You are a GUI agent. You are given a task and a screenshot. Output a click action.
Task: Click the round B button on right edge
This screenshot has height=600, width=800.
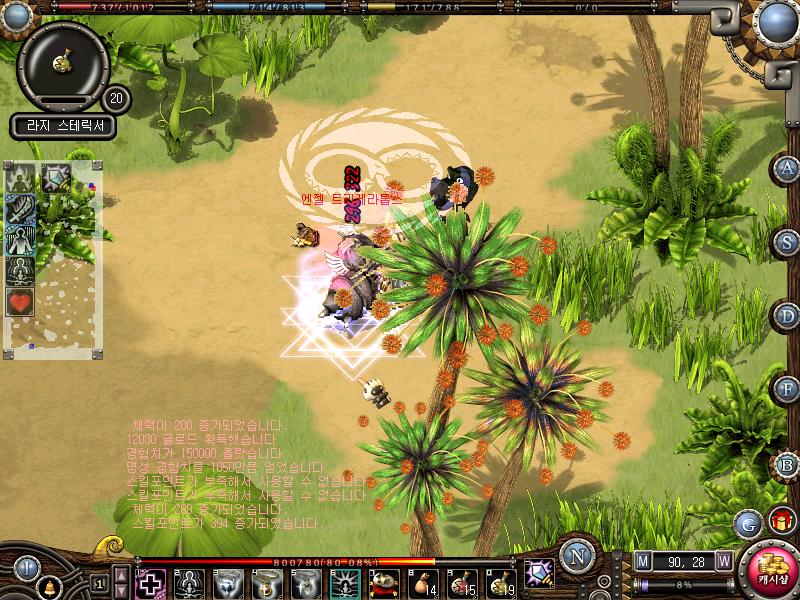788,464
